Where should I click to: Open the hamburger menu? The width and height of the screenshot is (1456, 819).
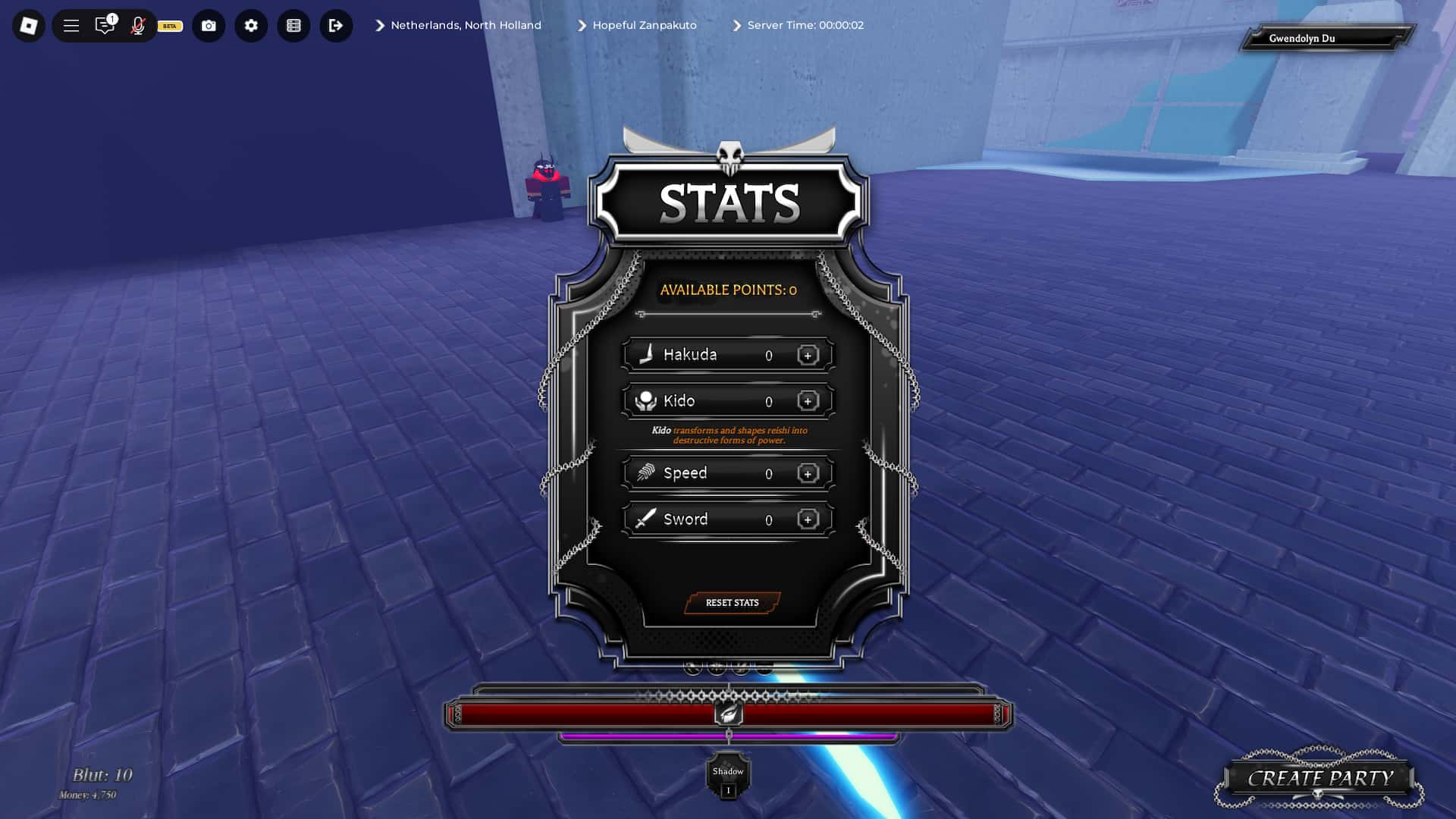click(x=71, y=25)
